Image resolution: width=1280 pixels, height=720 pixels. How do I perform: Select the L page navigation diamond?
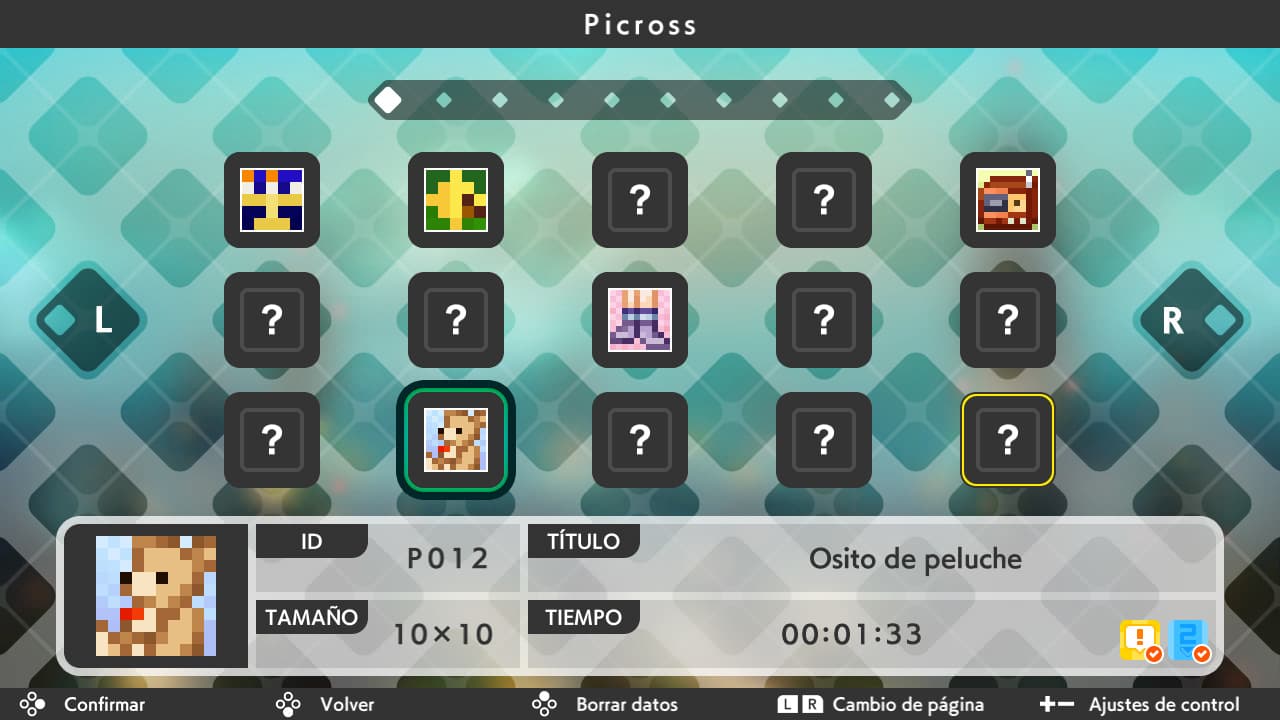coord(88,322)
